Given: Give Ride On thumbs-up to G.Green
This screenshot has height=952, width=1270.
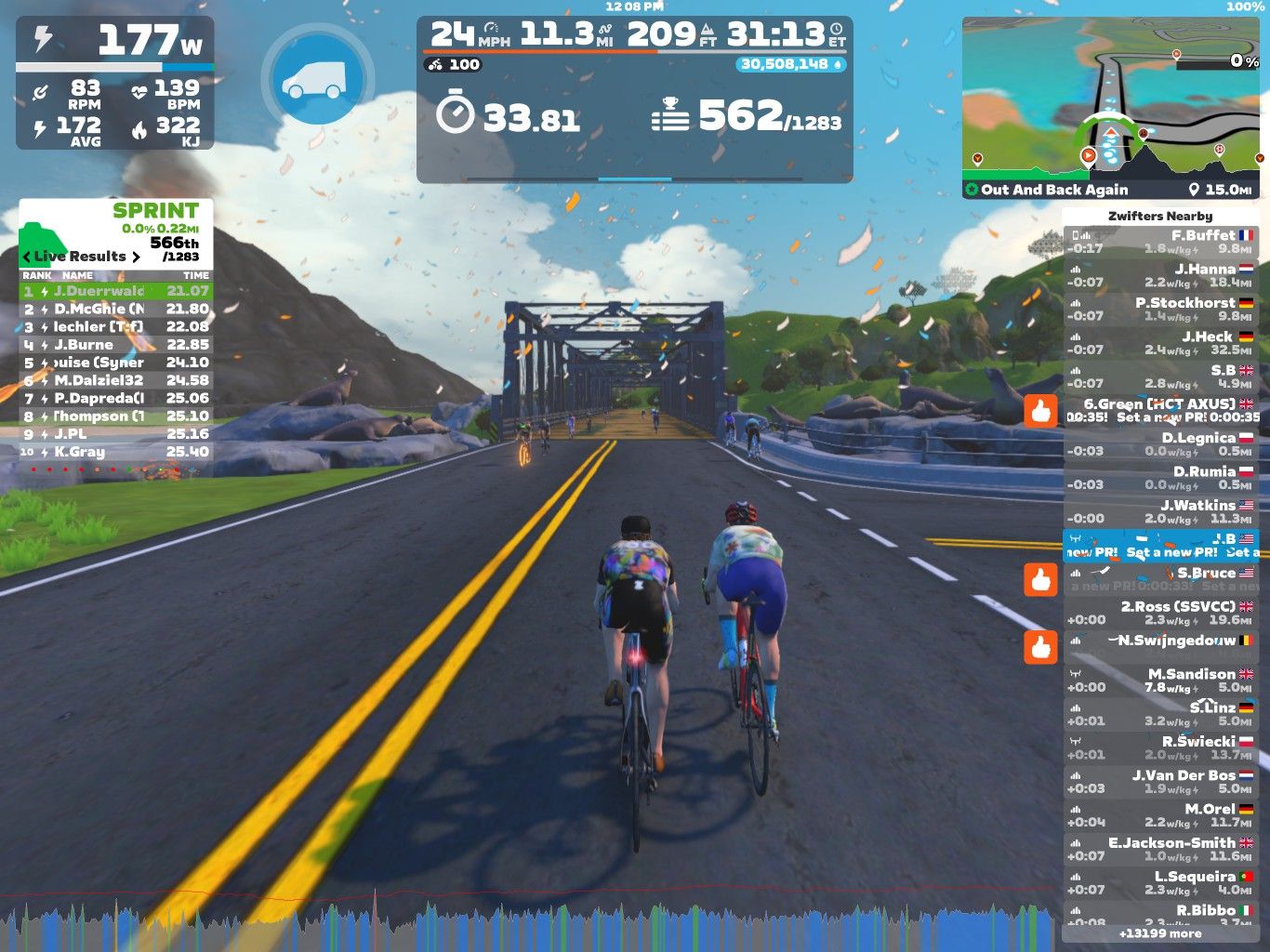Looking at the screenshot, I should 1040,411.
